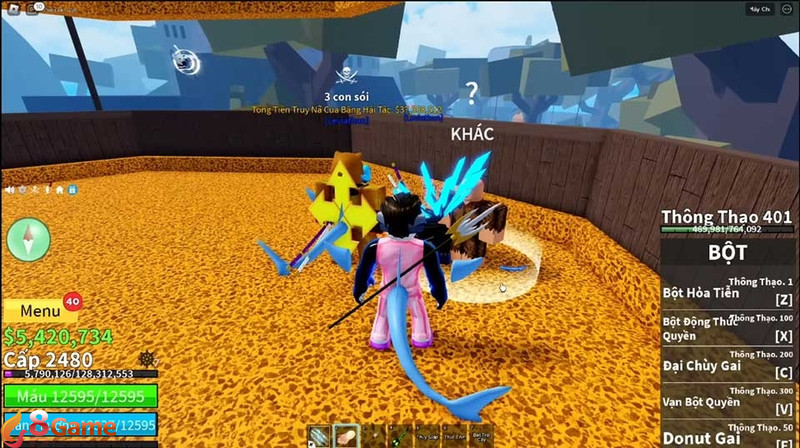Select the blue claw hotbar slot
Viewport: 800px width, 448px height.
[x=319, y=435]
